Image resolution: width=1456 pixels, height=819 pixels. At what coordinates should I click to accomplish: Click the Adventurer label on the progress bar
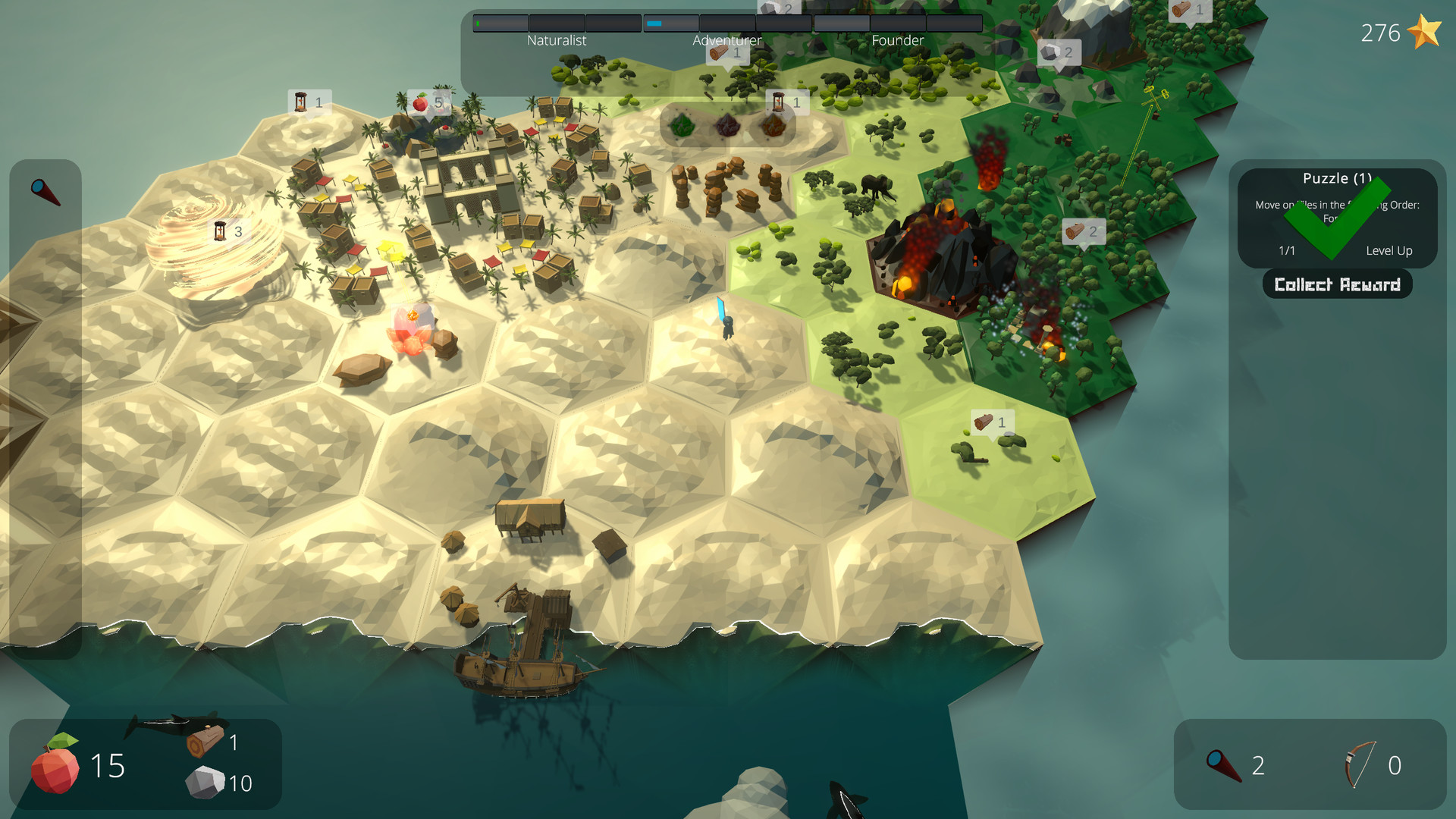coord(728,40)
